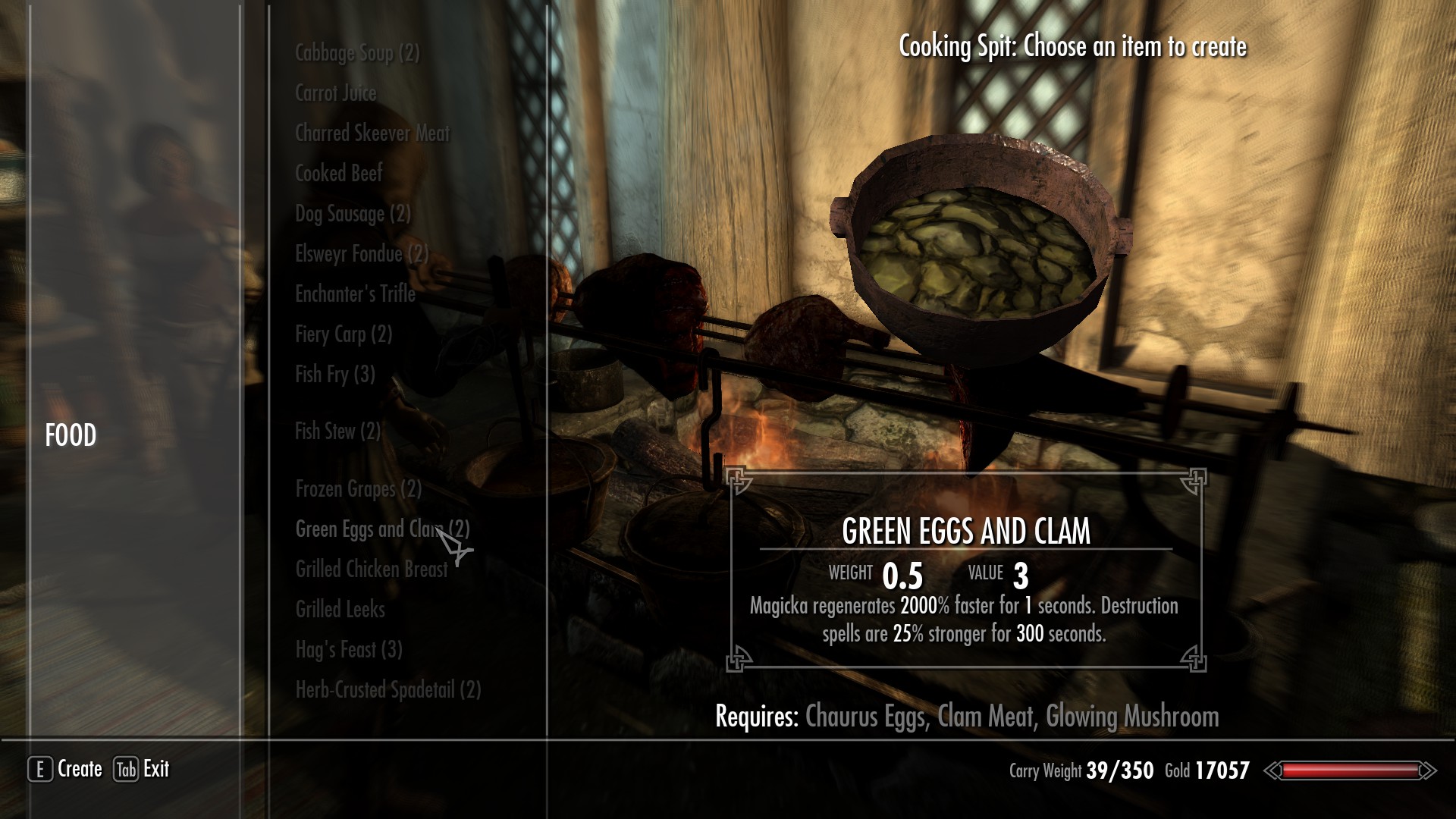
Task: Select Frozen Grapes entry
Action: [358, 489]
